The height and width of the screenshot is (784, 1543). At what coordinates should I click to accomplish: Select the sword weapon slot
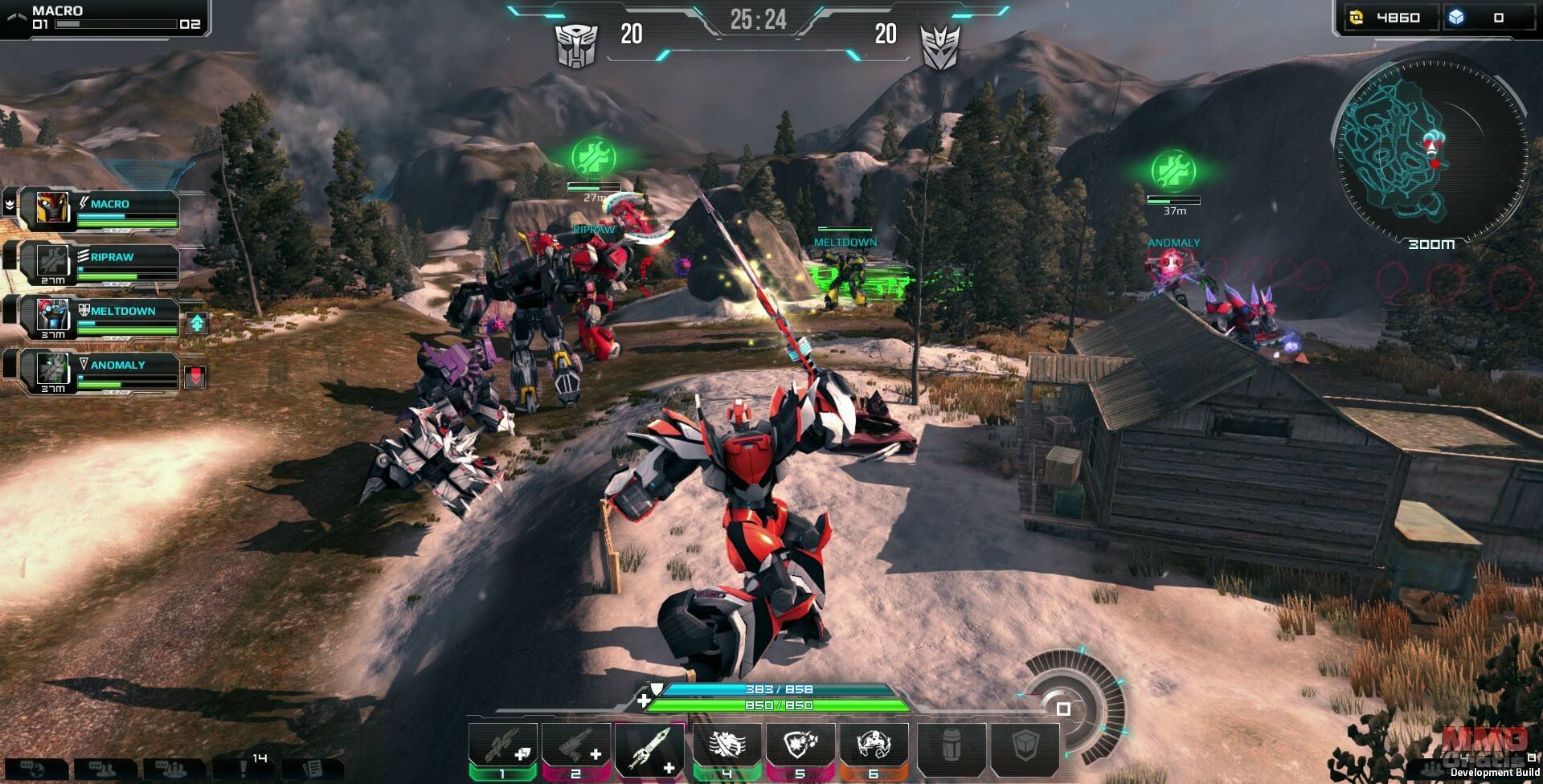coord(649,747)
